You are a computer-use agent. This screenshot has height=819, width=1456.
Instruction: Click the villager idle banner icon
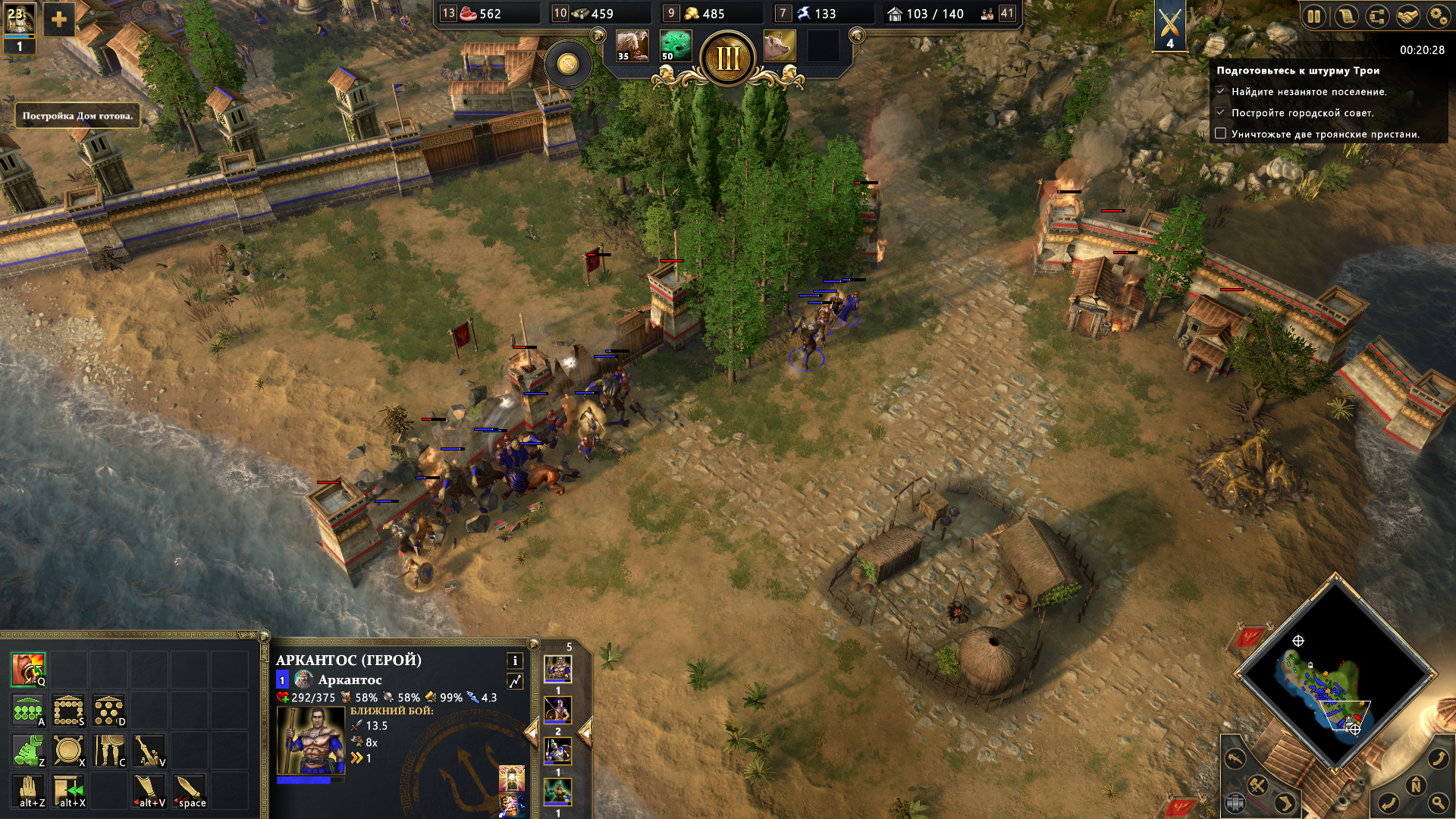[x=19, y=27]
